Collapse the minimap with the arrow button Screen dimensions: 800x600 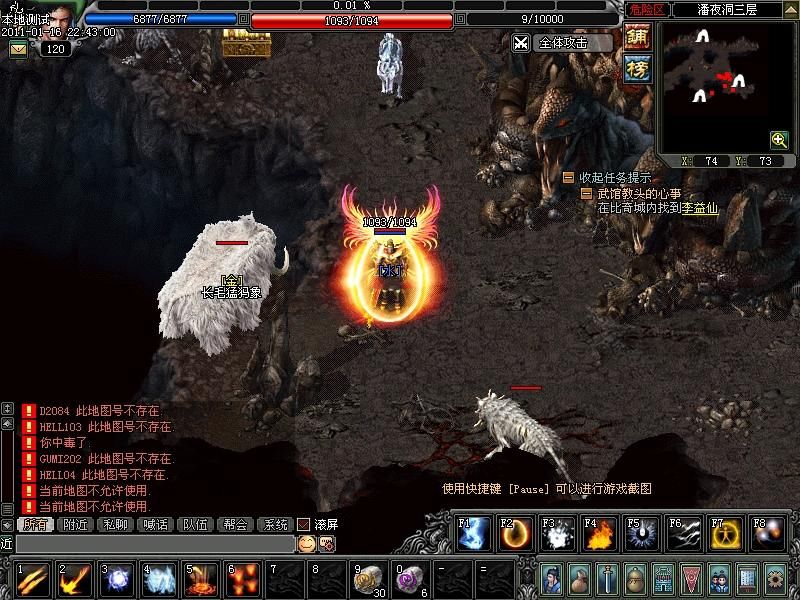click(x=790, y=9)
